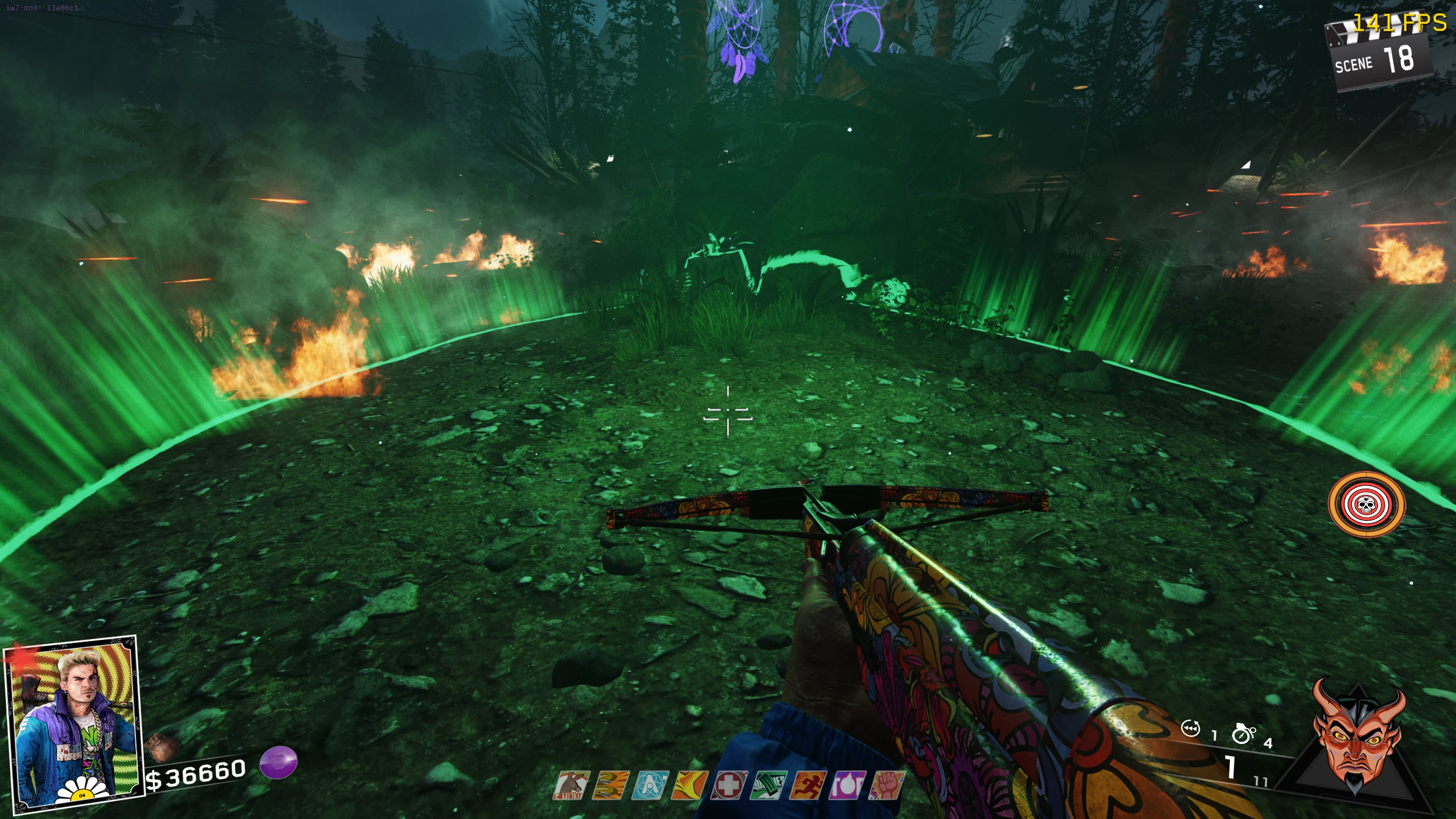Choose the blue atom perk icon
This screenshot has height=819, width=1456.
click(x=651, y=786)
